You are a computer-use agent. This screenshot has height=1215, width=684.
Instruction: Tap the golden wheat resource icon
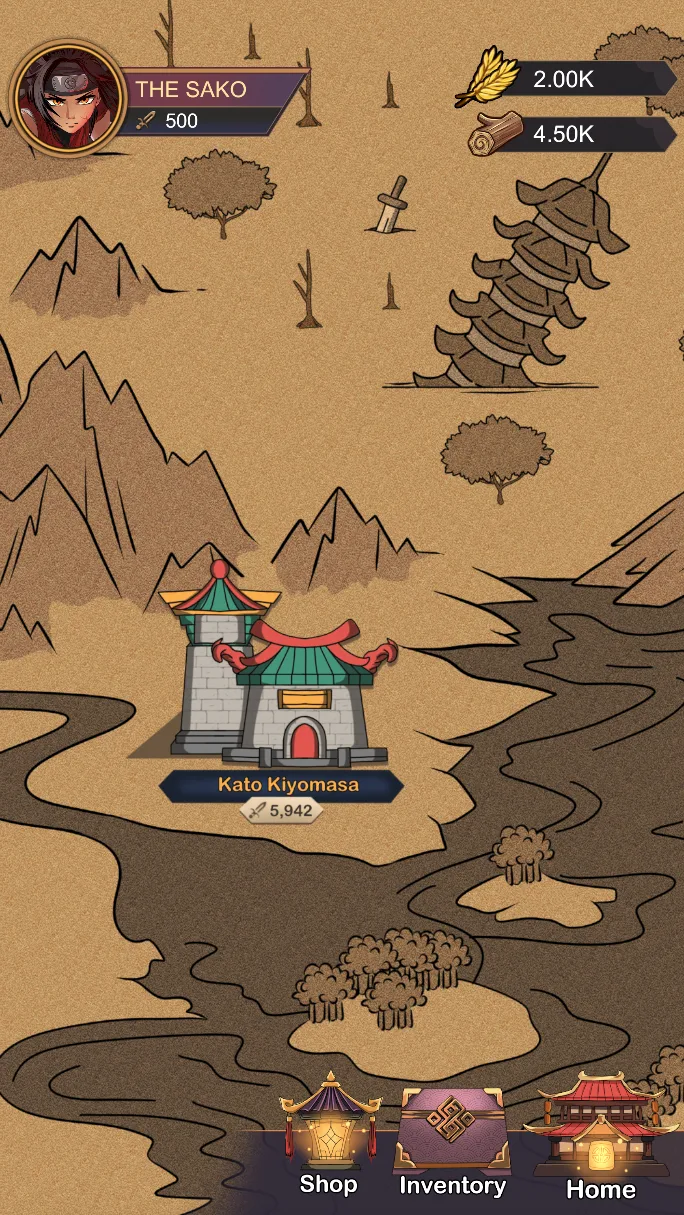[487, 79]
